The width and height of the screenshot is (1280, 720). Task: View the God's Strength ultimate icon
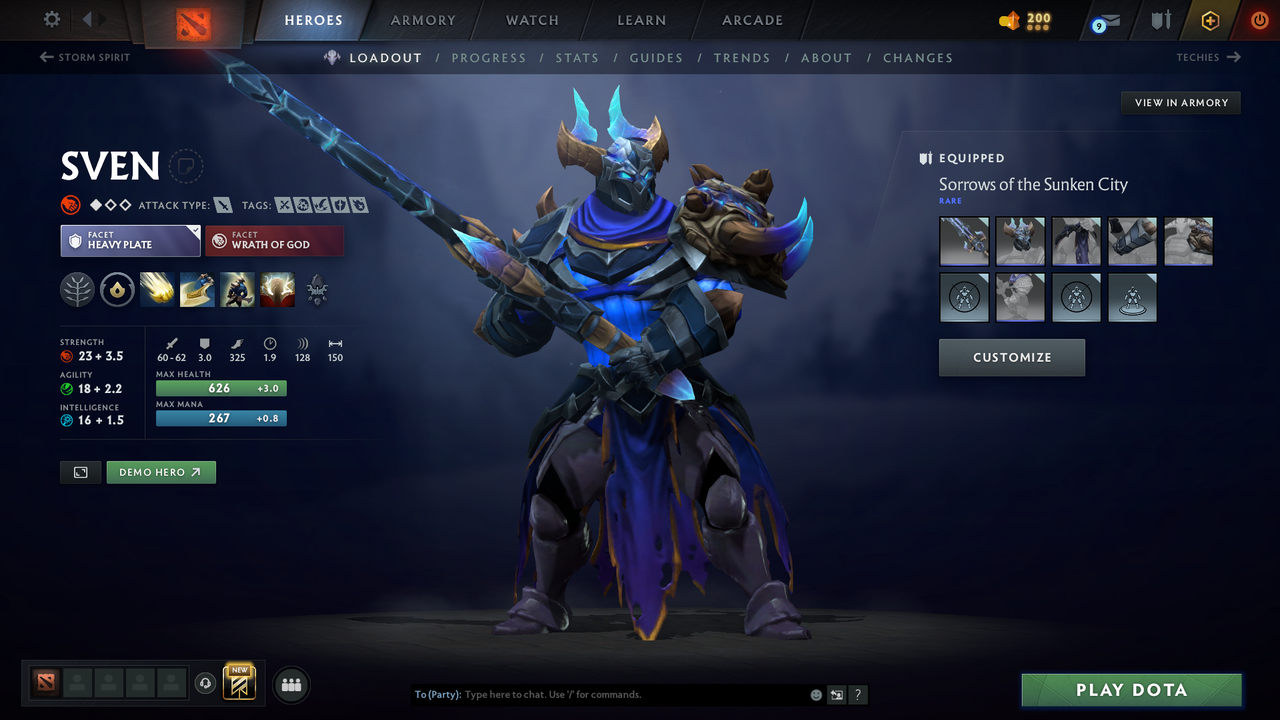[x=277, y=290]
